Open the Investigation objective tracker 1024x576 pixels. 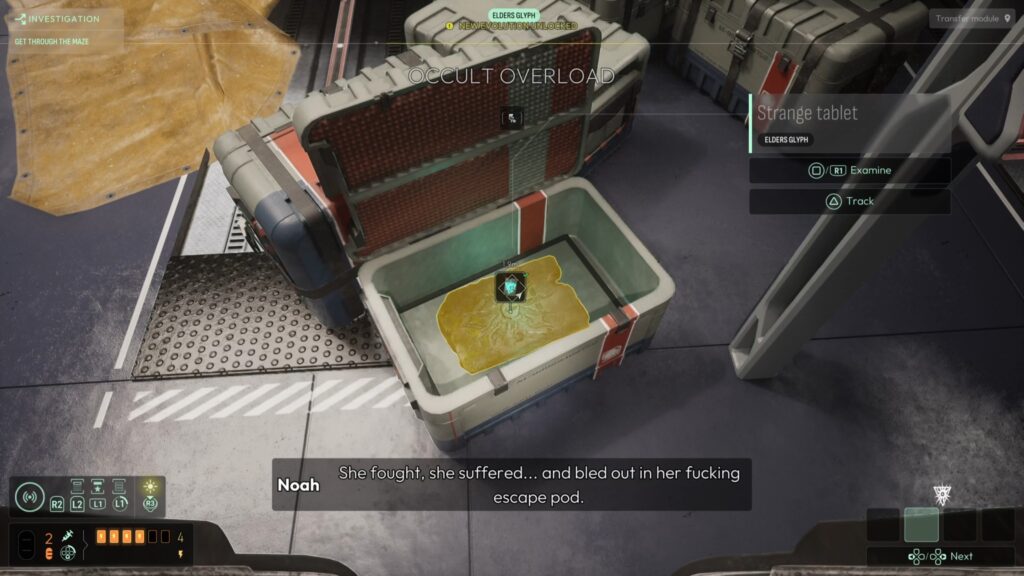click(x=62, y=19)
